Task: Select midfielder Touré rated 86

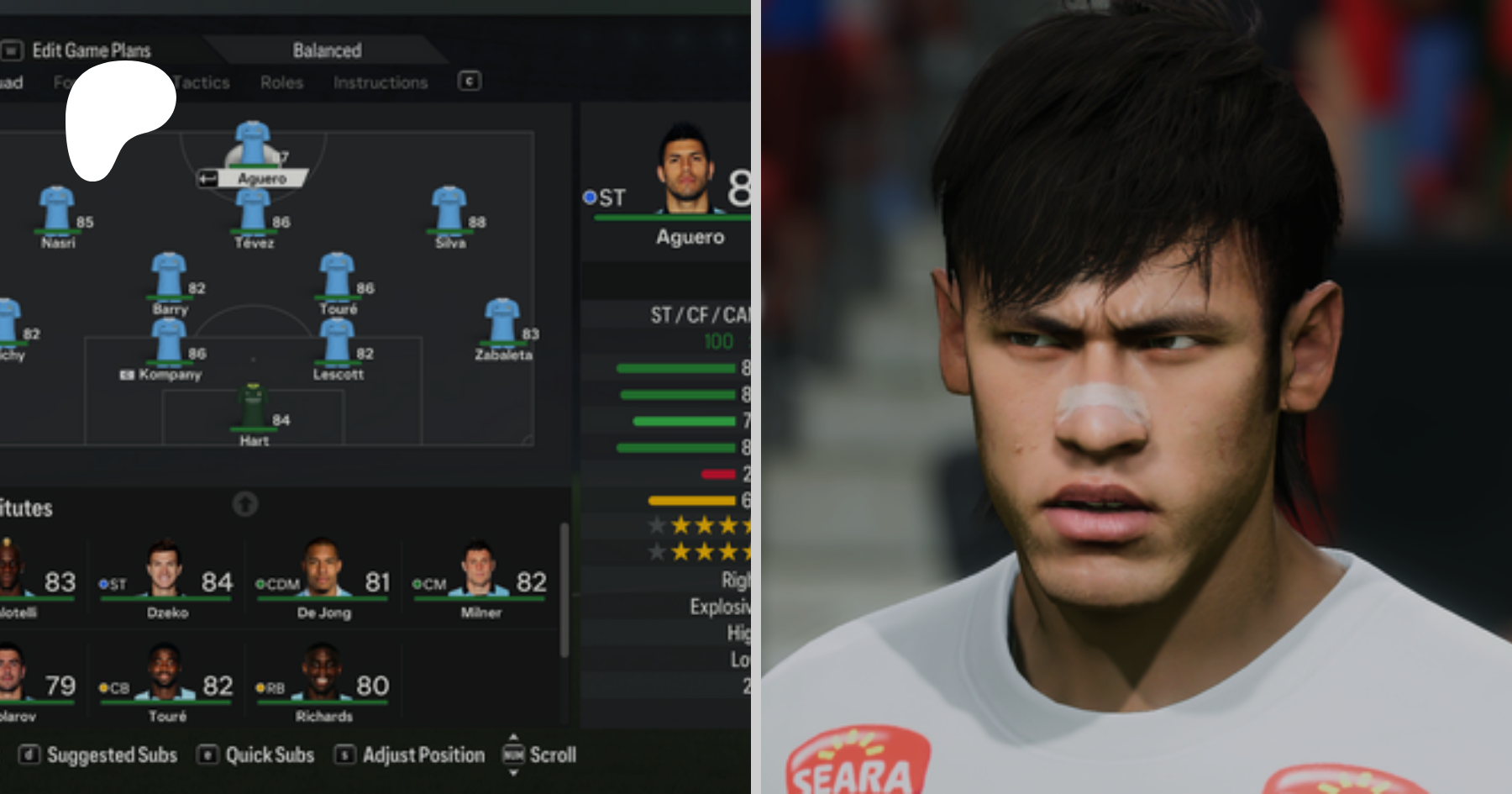Action: (x=337, y=275)
